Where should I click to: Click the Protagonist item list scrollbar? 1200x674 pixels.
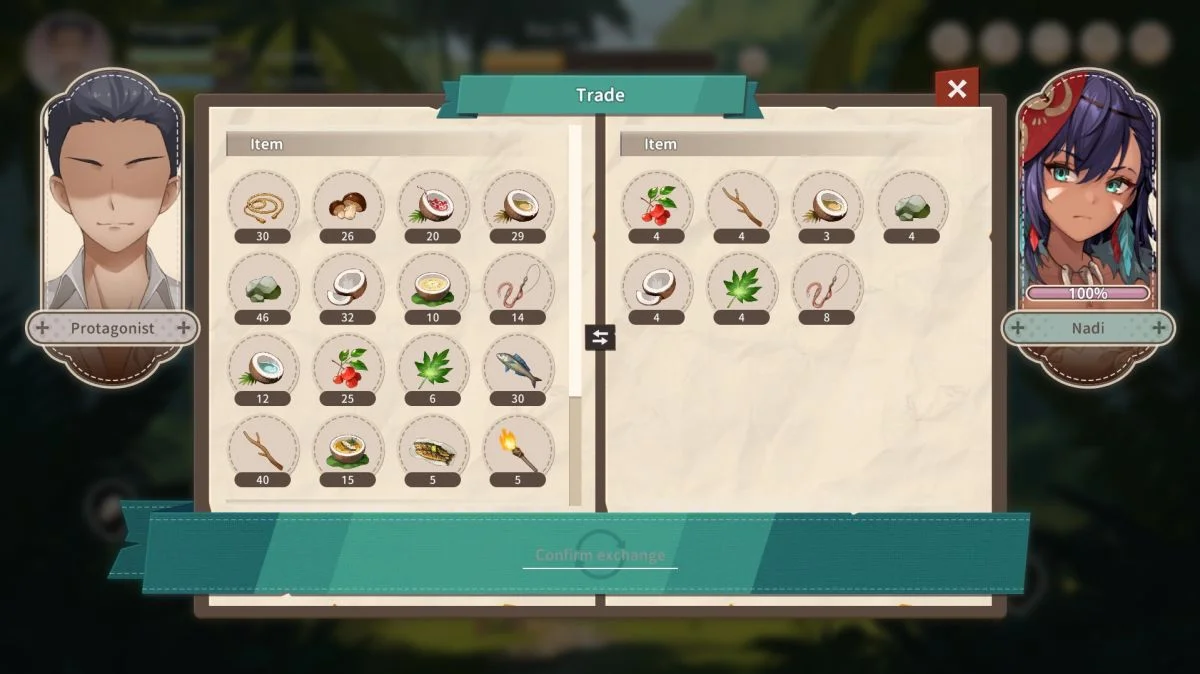point(575,300)
